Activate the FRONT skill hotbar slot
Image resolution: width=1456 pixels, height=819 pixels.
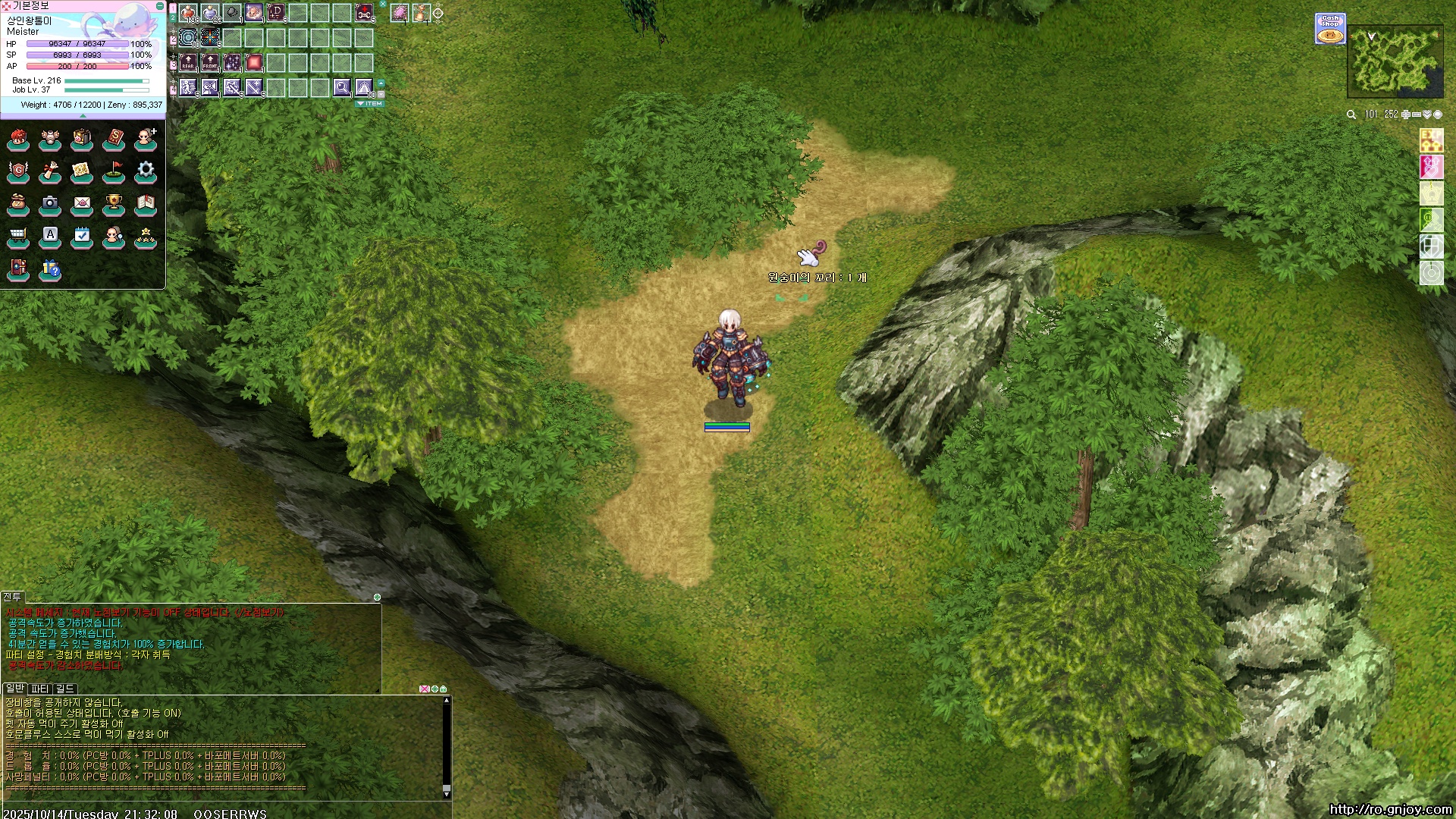(210, 62)
